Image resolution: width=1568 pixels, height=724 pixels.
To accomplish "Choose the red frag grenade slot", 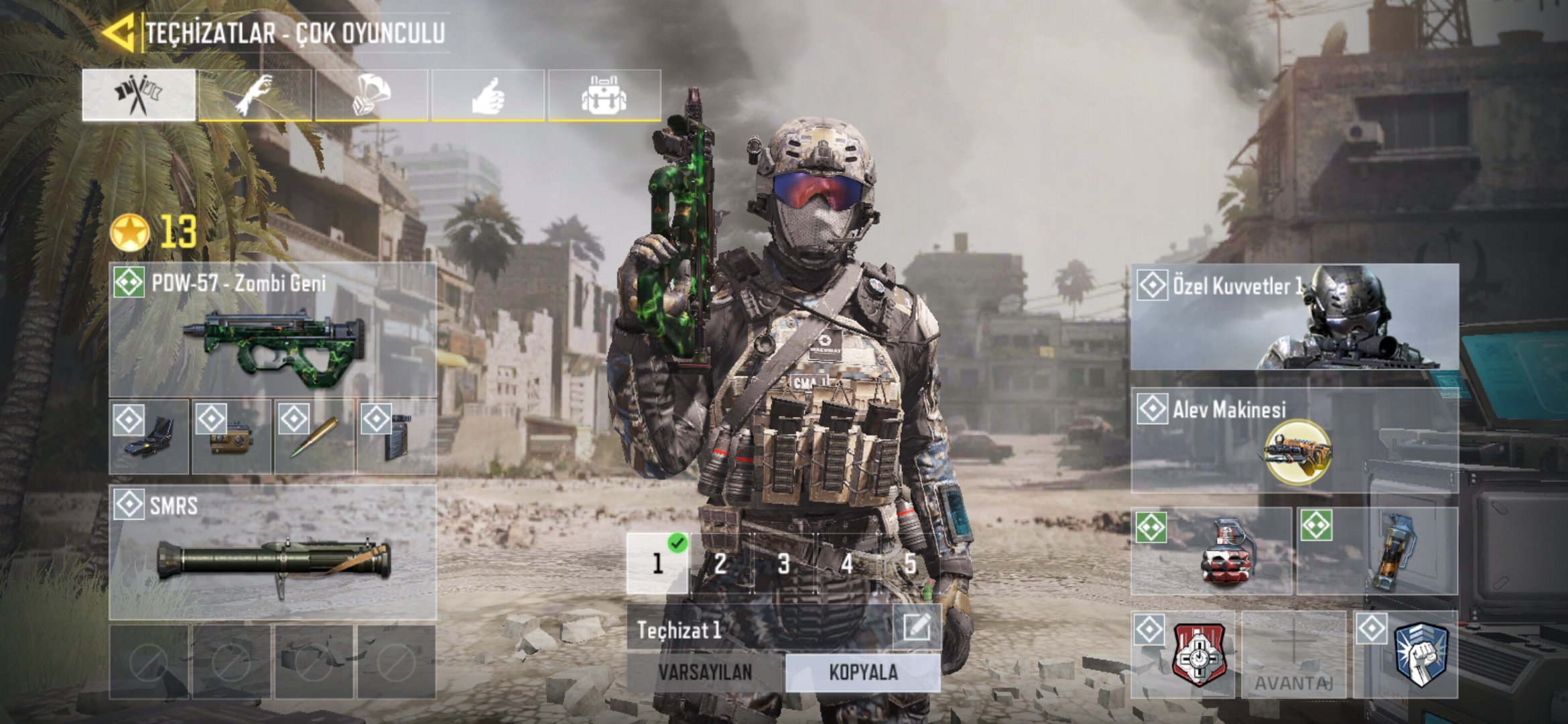I will [x=1212, y=551].
